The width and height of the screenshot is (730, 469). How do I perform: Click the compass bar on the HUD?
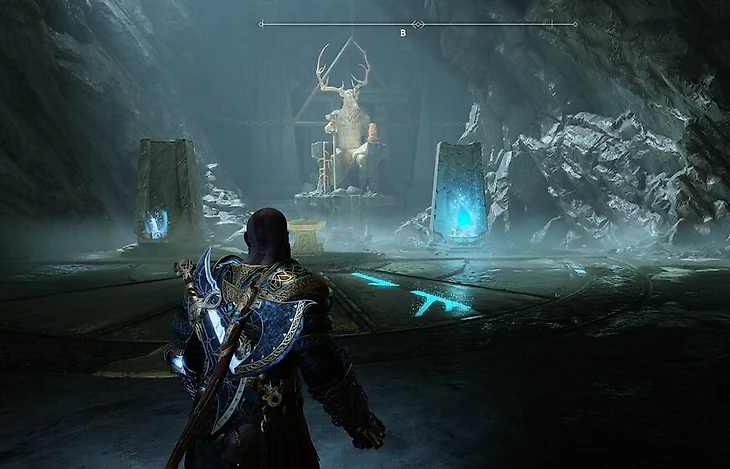(418, 24)
